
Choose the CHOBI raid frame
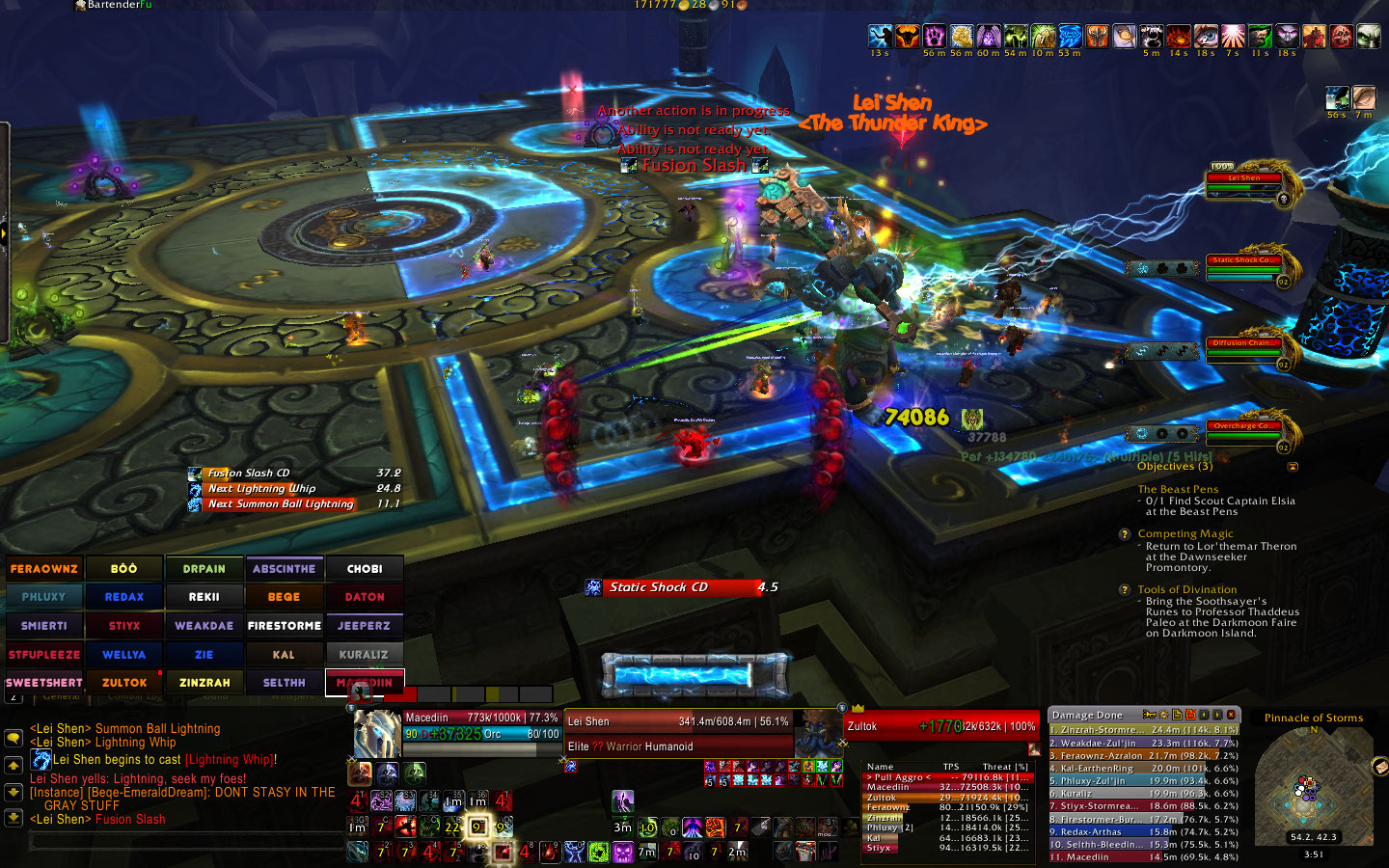[364, 569]
